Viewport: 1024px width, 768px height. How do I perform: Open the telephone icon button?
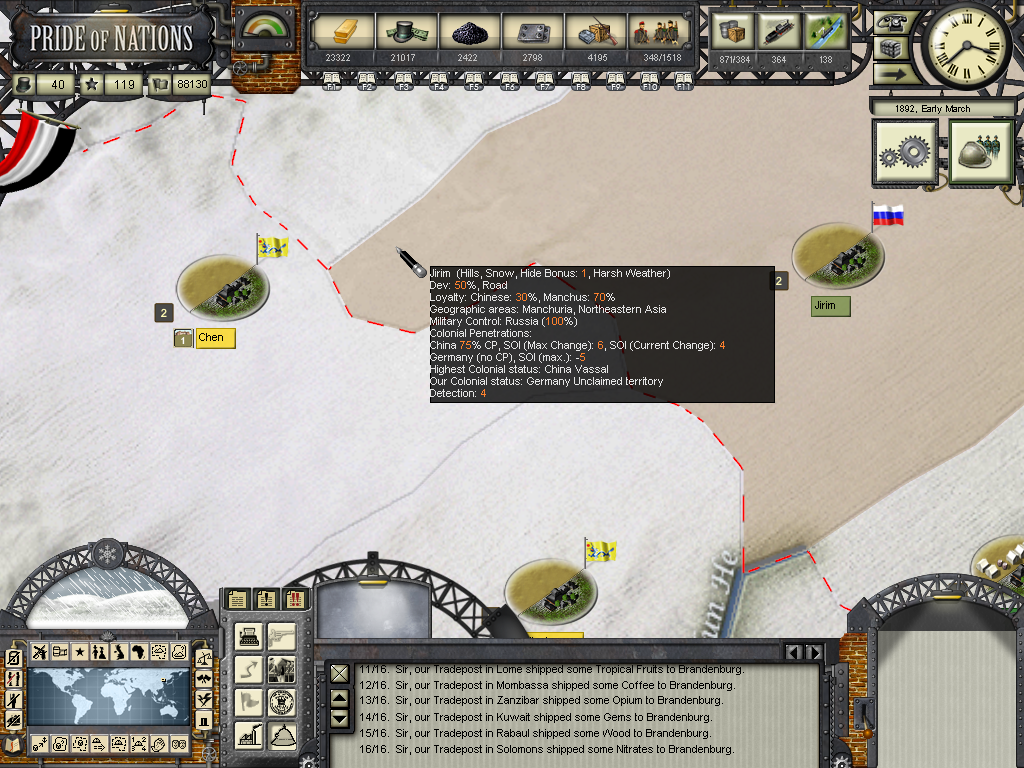pos(892,22)
